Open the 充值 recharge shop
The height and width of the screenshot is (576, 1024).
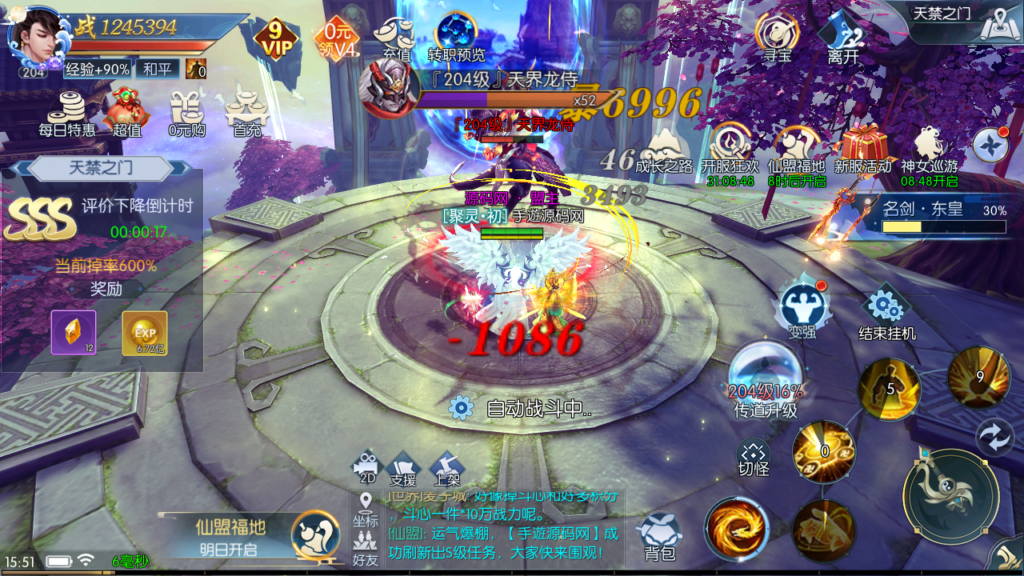click(x=392, y=39)
